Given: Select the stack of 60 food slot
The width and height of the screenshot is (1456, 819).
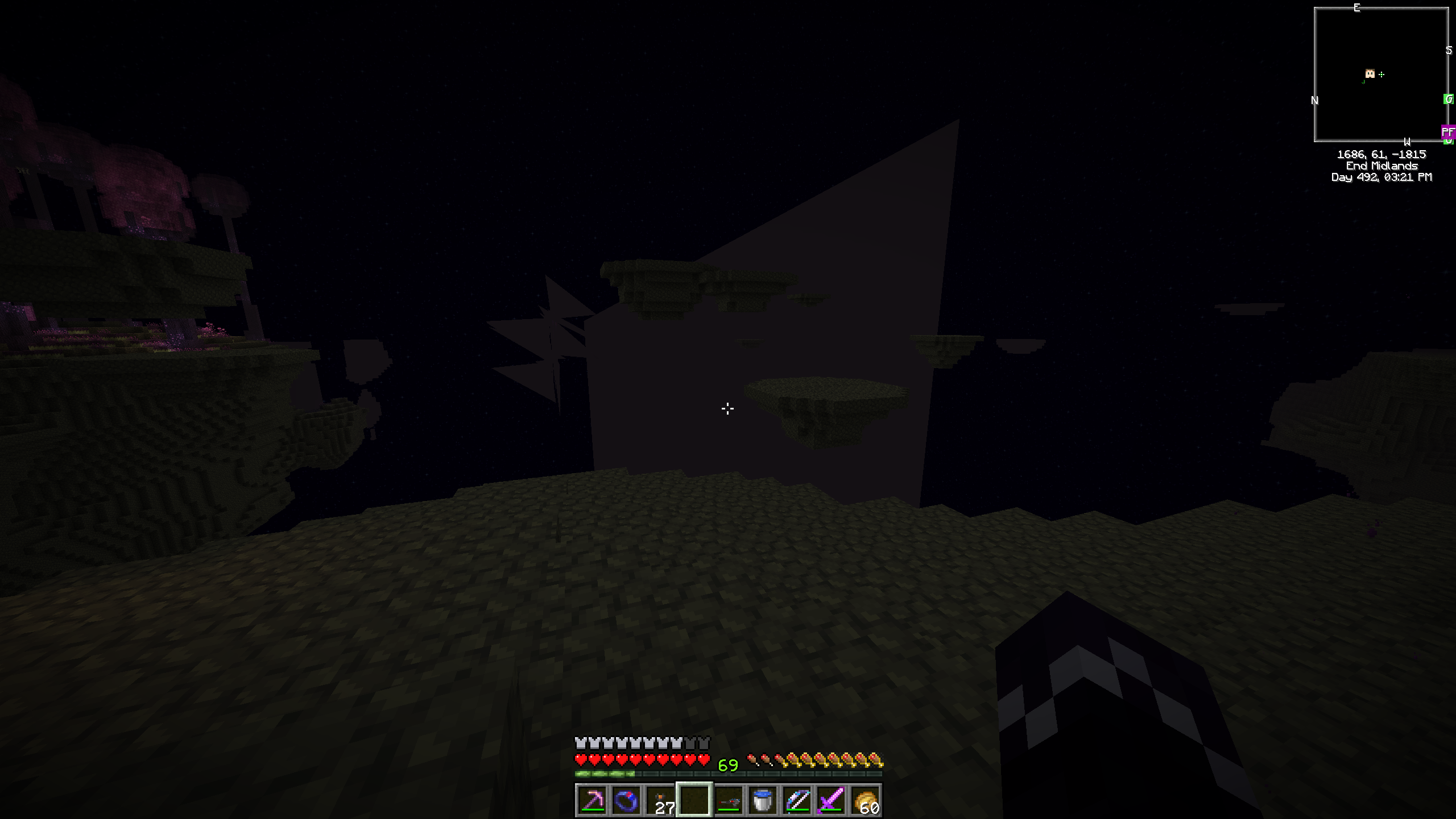Looking at the screenshot, I should [x=865, y=800].
